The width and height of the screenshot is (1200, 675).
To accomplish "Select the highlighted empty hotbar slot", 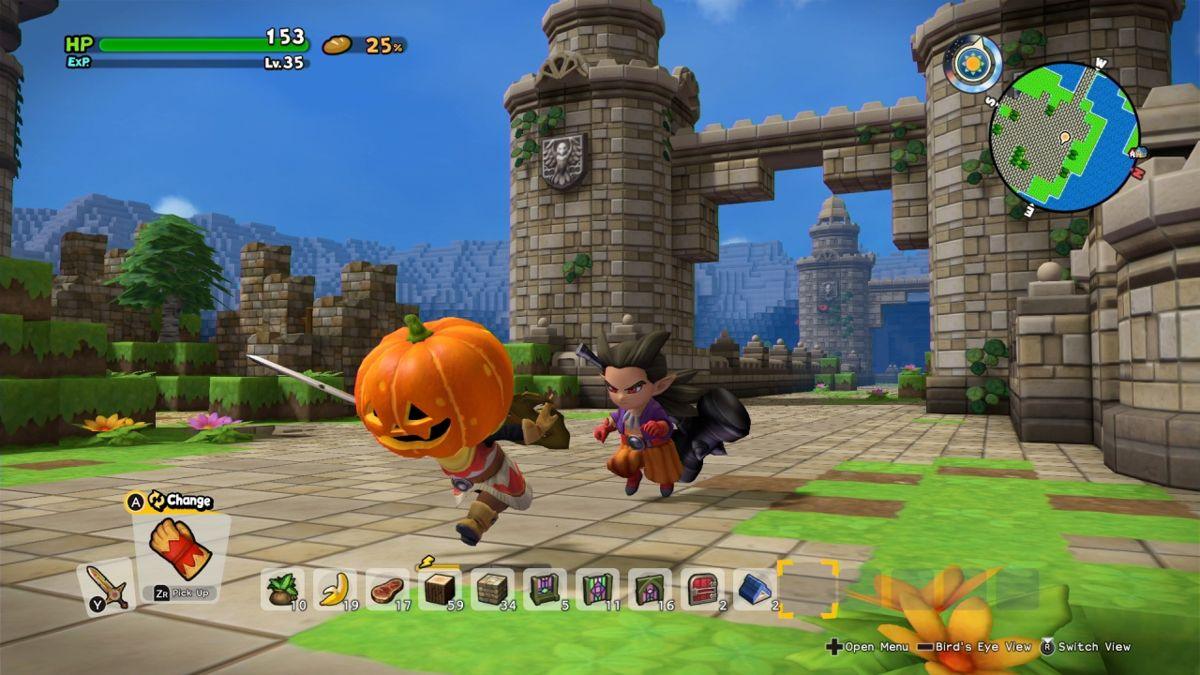I will [807, 588].
